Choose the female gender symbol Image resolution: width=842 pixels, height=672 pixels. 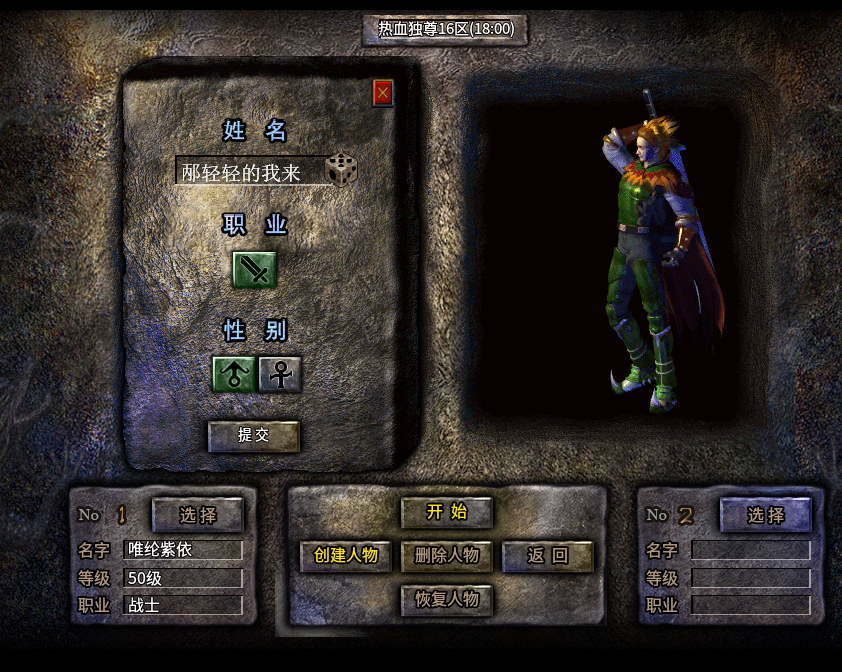coord(281,374)
